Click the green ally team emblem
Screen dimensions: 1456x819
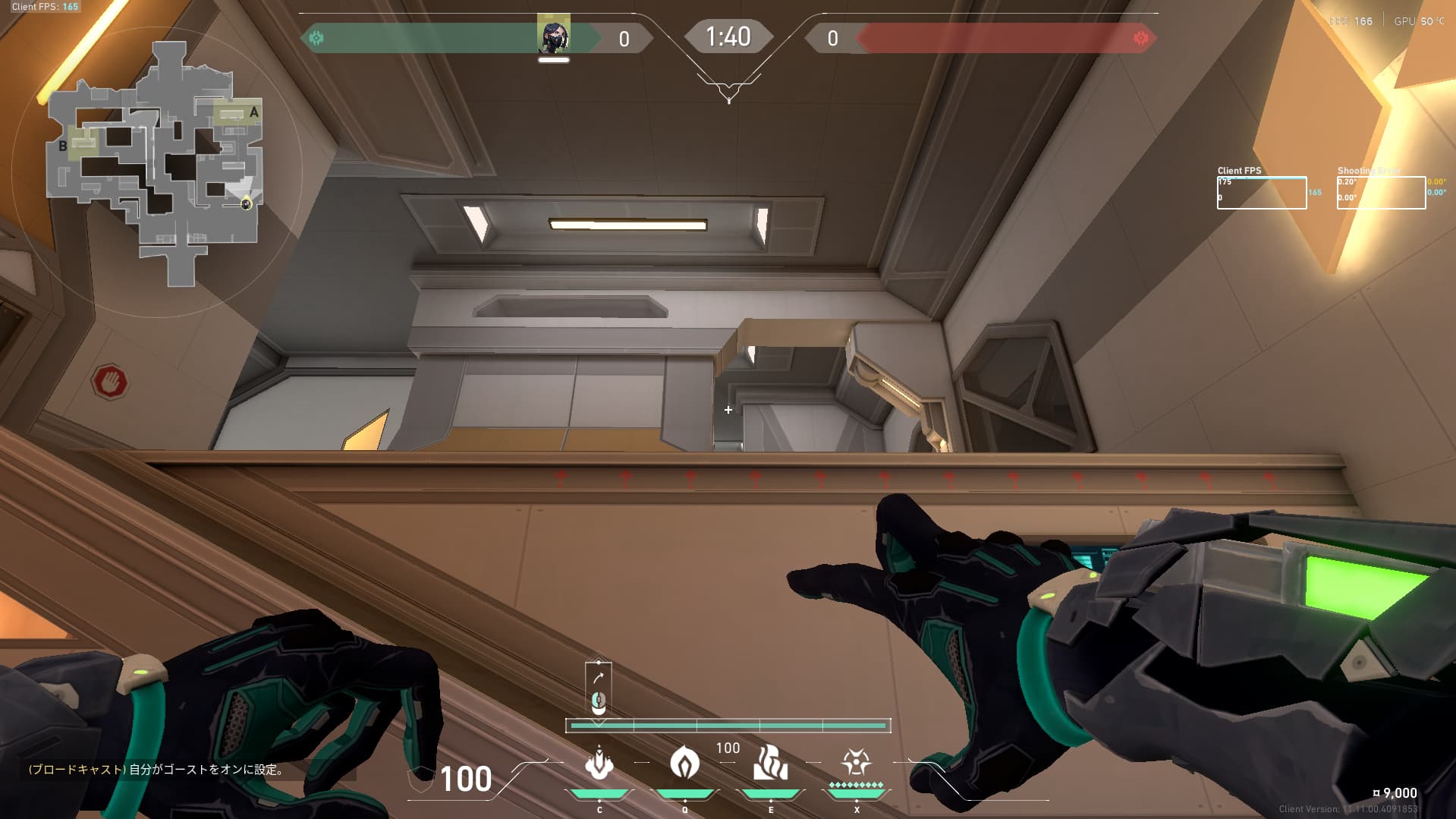click(x=316, y=38)
